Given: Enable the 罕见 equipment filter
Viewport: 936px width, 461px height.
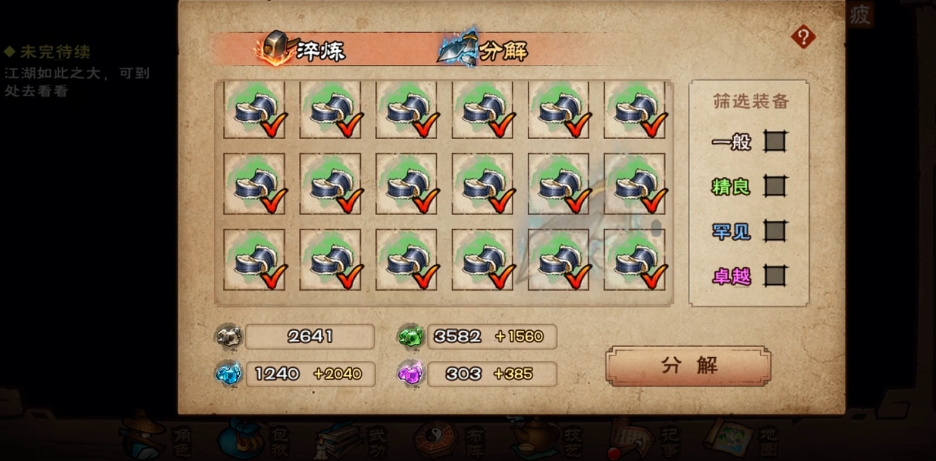Looking at the screenshot, I should [775, 231].
